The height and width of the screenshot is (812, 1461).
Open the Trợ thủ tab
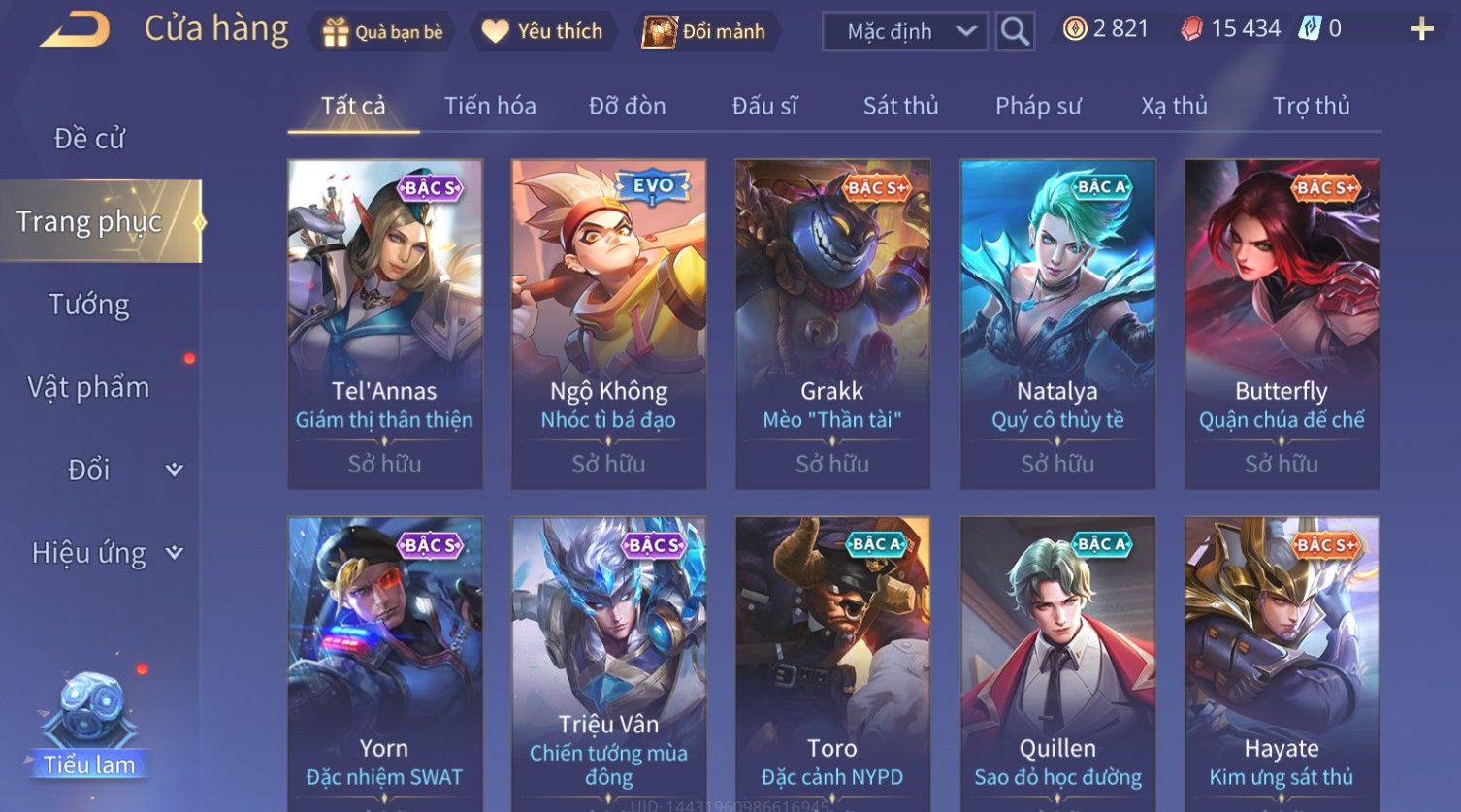pos(1311,106)
